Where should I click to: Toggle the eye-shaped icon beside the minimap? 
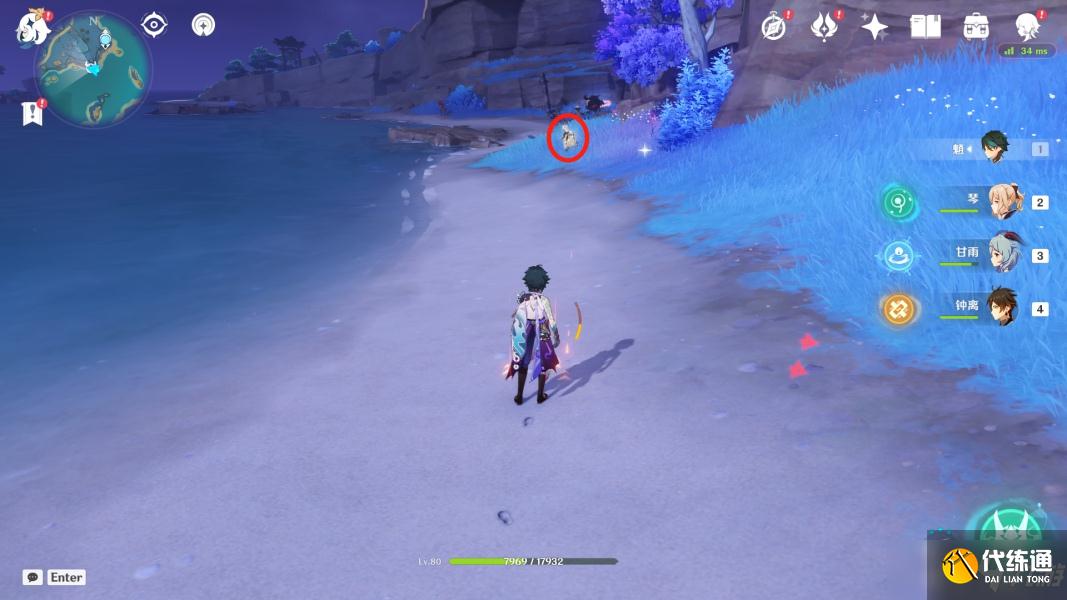coord(154,25)
